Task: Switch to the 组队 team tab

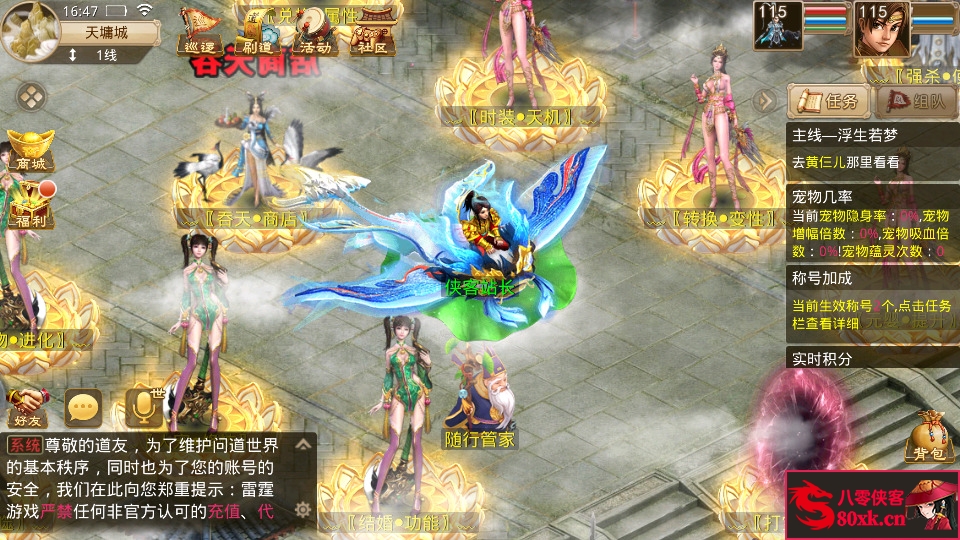Action: click(916, 101)
